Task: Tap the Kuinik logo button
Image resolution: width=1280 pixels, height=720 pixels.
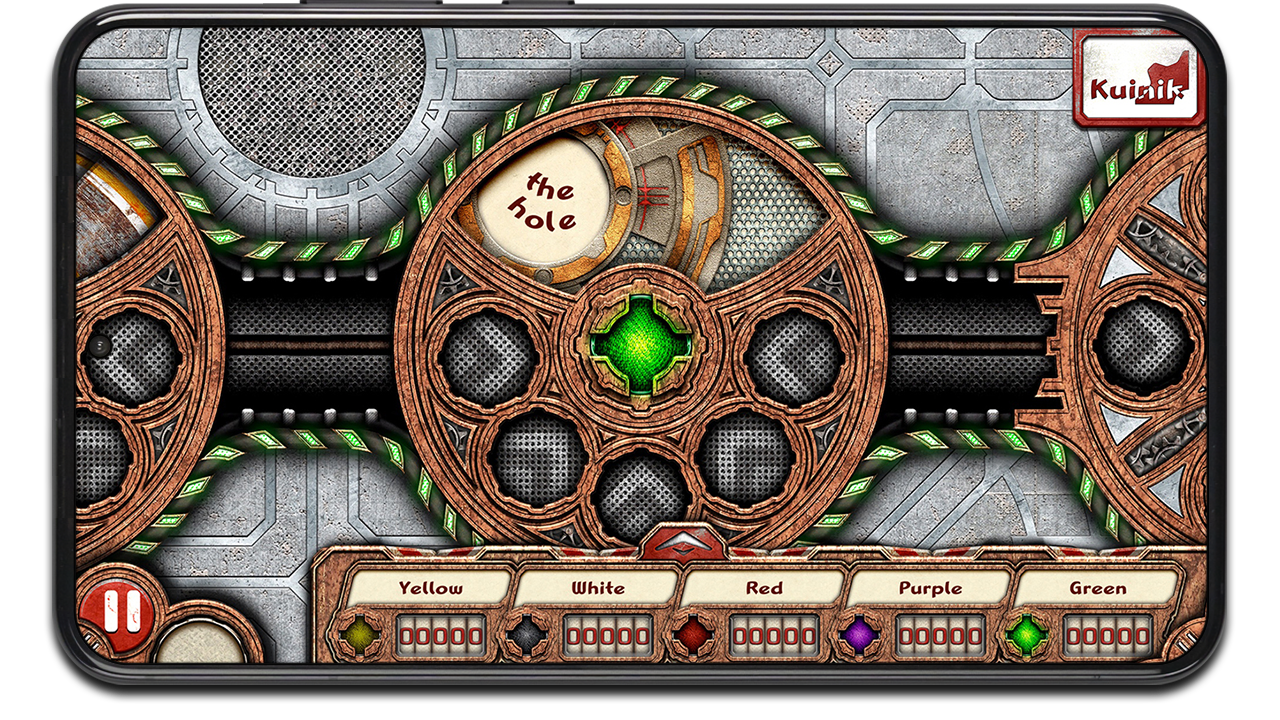Action: pos(1137,88)
